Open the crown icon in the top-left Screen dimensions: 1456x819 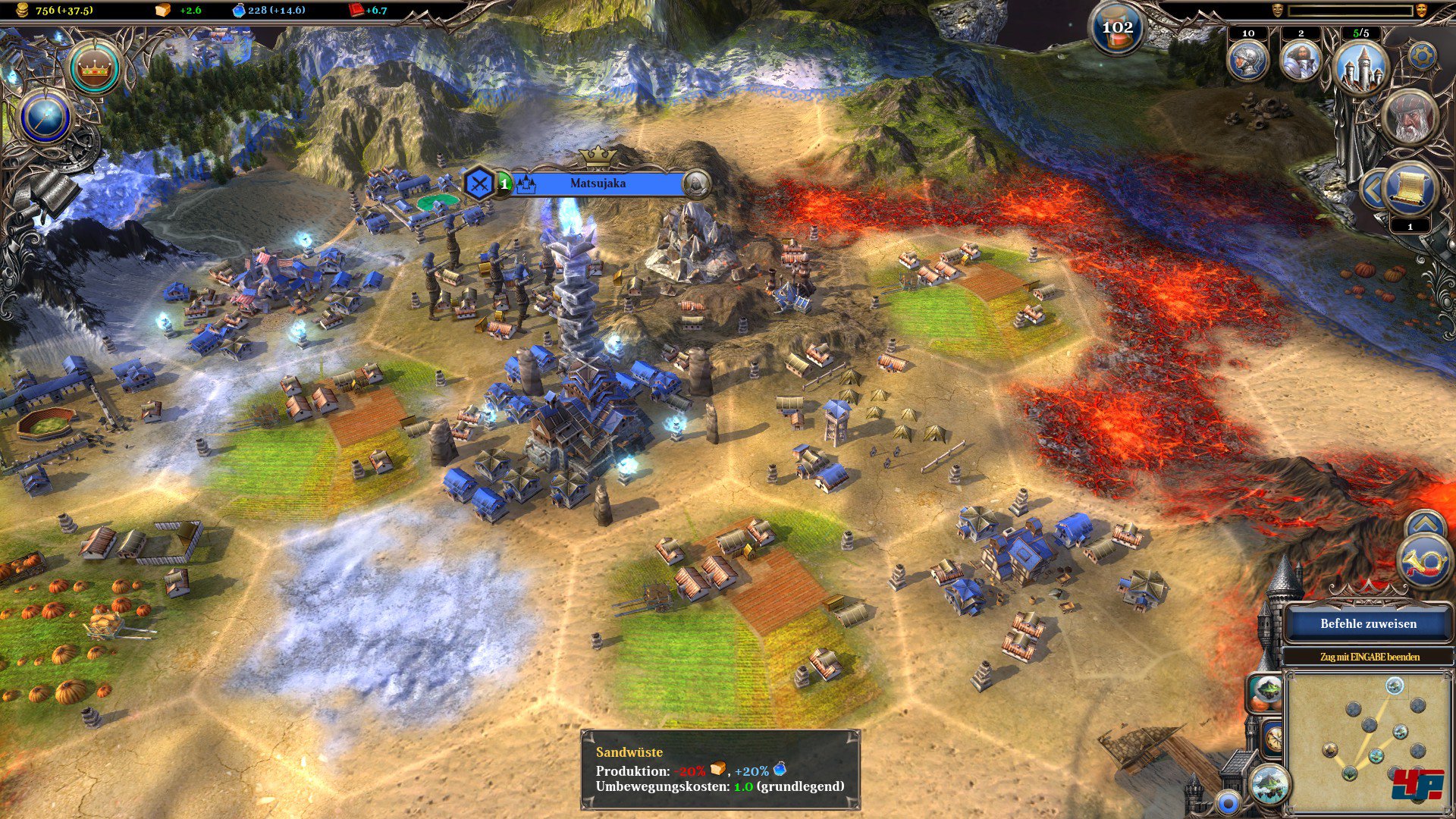(x=94, y=69)
